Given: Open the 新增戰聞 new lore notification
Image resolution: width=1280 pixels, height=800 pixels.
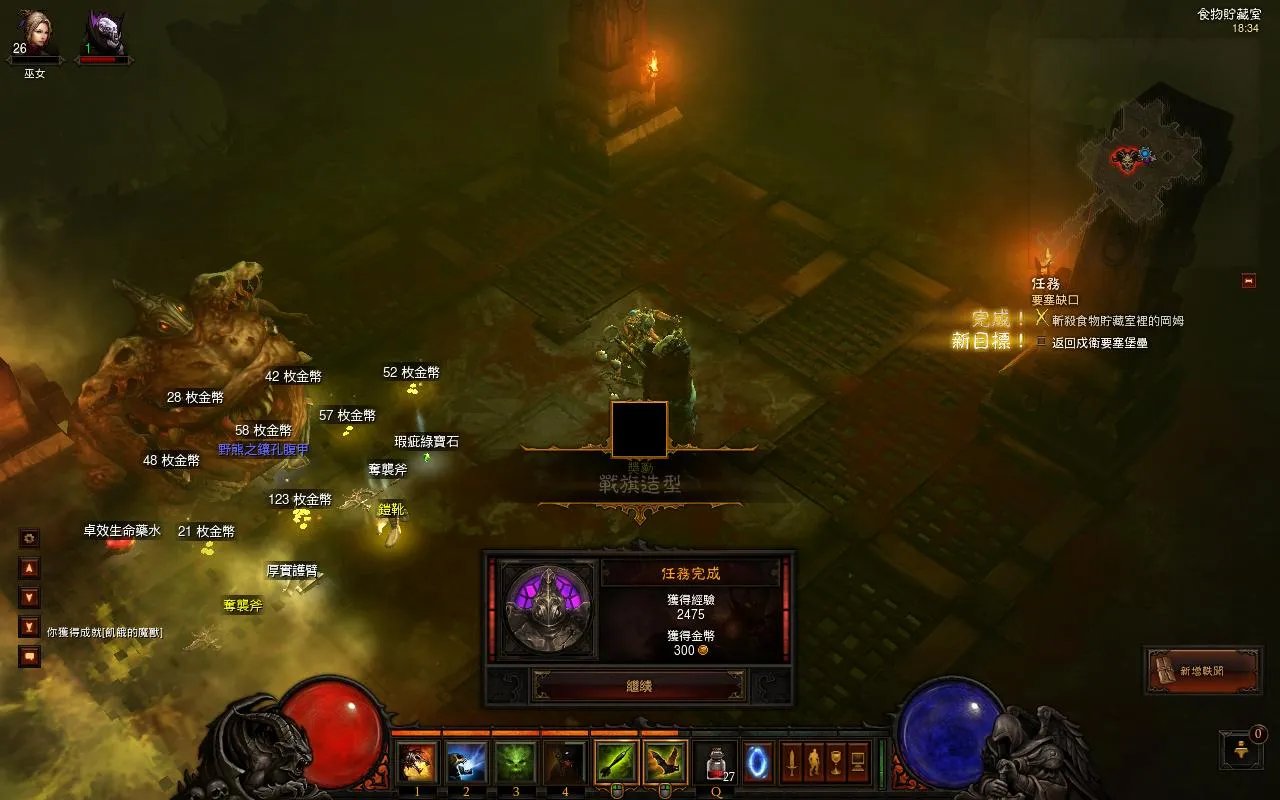Looking at the screenshot, I should coord(1203,671).
